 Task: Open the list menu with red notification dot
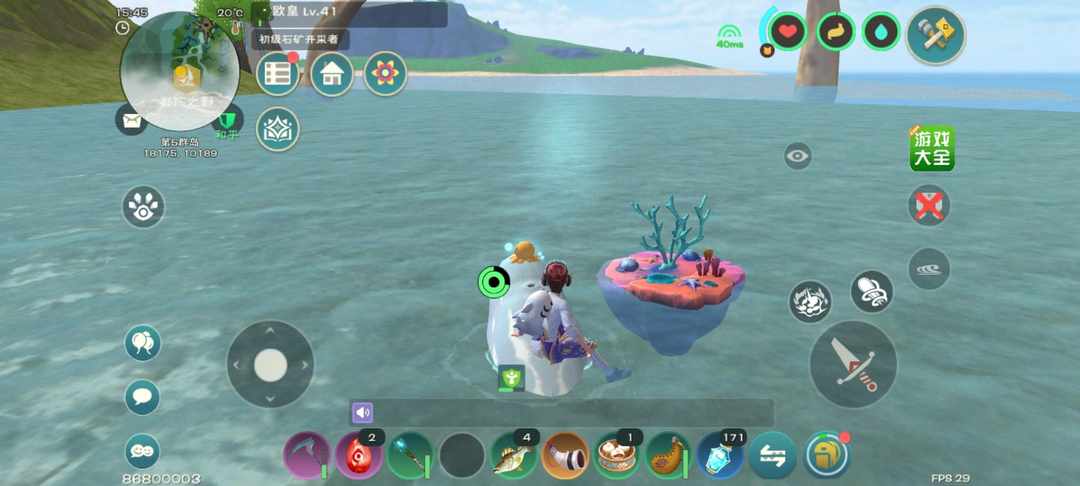[x=278, y=74]
